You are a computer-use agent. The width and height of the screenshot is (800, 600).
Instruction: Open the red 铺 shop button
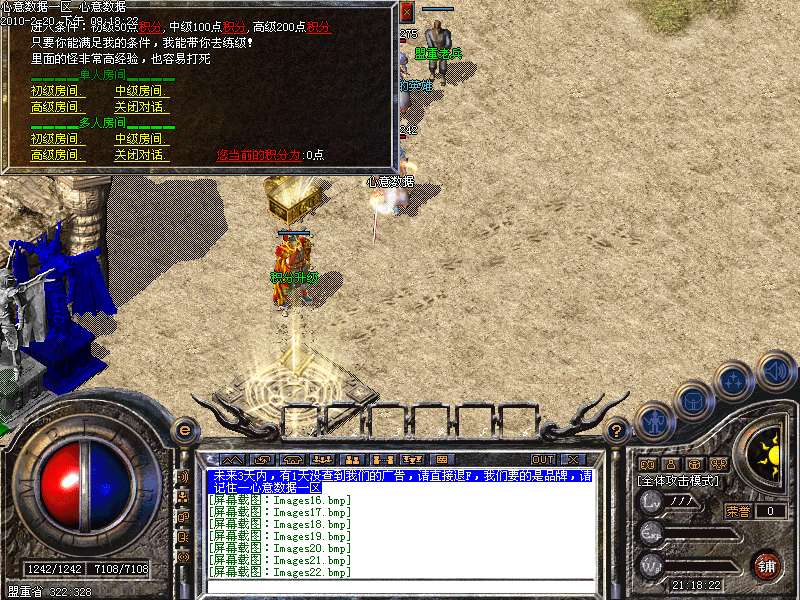767,565
